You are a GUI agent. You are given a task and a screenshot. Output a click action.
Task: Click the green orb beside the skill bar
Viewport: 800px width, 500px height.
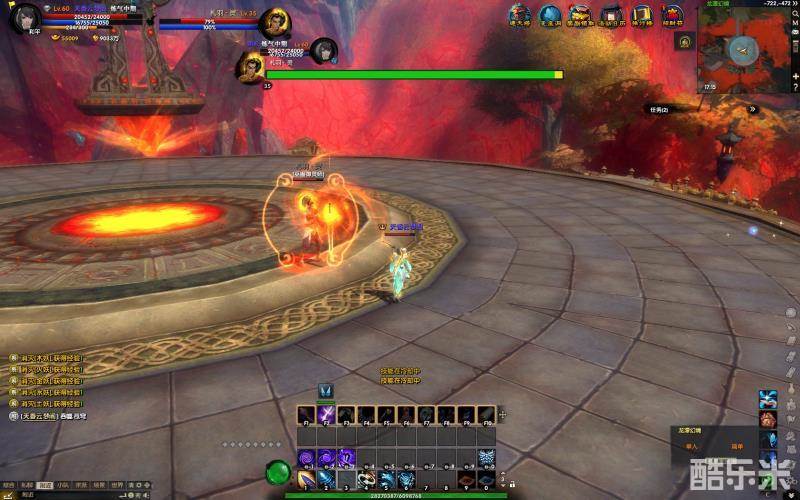click(278, 471)
